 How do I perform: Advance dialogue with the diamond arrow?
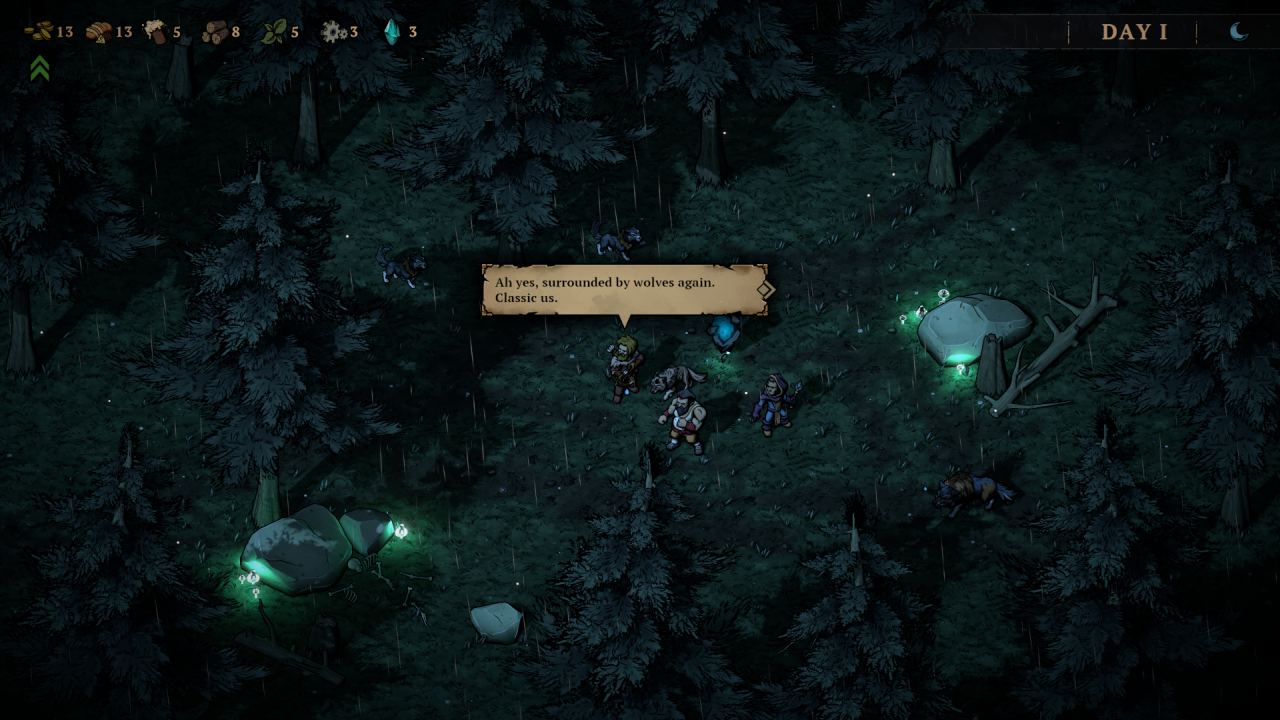(x=765, y=289)
